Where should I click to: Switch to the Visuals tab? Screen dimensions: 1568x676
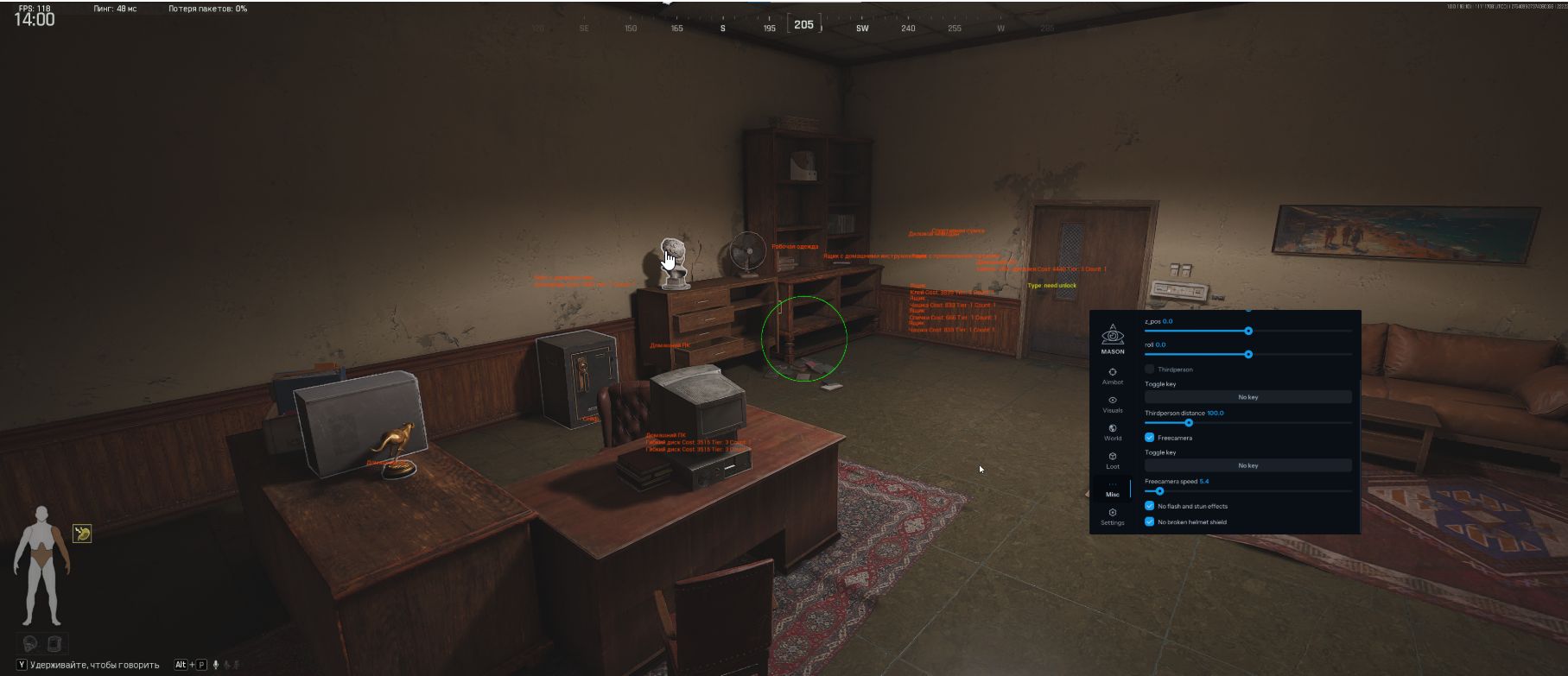coord(1113,404)
